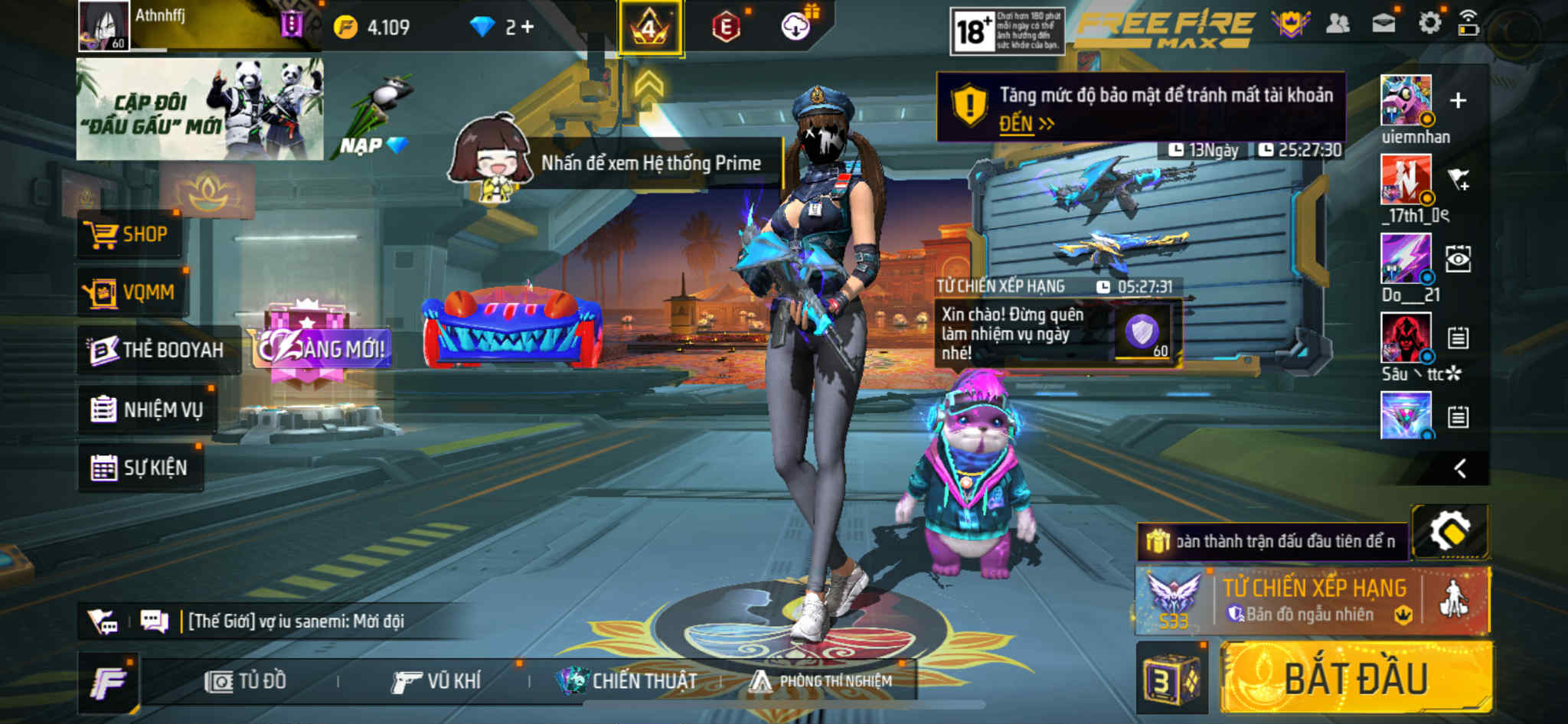Open THẺ BOOYAH pass
1568x724 pixels.
point(157,350)
